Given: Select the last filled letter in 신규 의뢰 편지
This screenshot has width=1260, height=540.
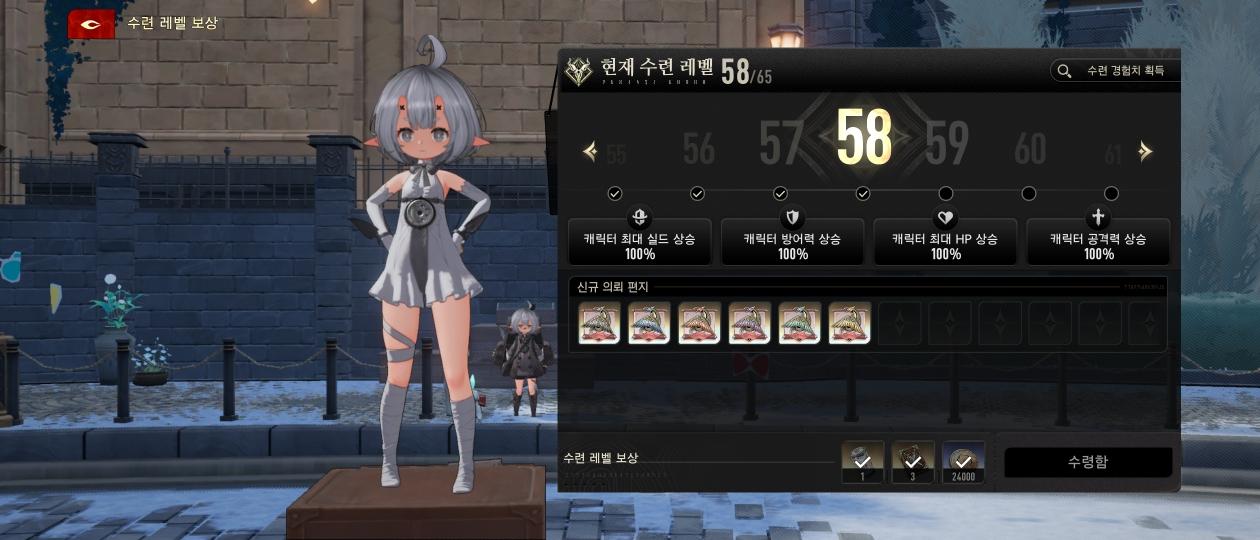Looking at the screenshot, I should point(850,323).
